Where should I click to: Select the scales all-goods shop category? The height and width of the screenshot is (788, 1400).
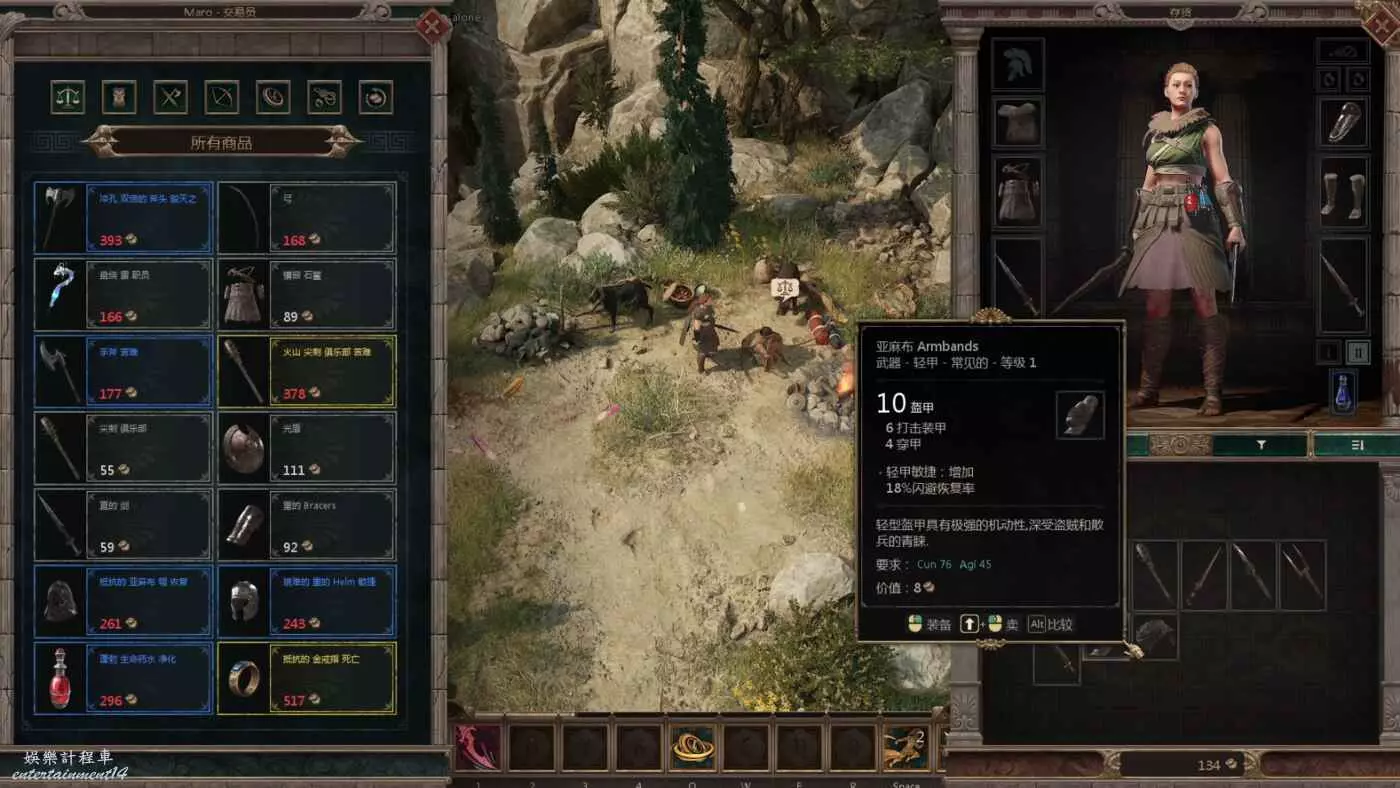coord(67,97)
